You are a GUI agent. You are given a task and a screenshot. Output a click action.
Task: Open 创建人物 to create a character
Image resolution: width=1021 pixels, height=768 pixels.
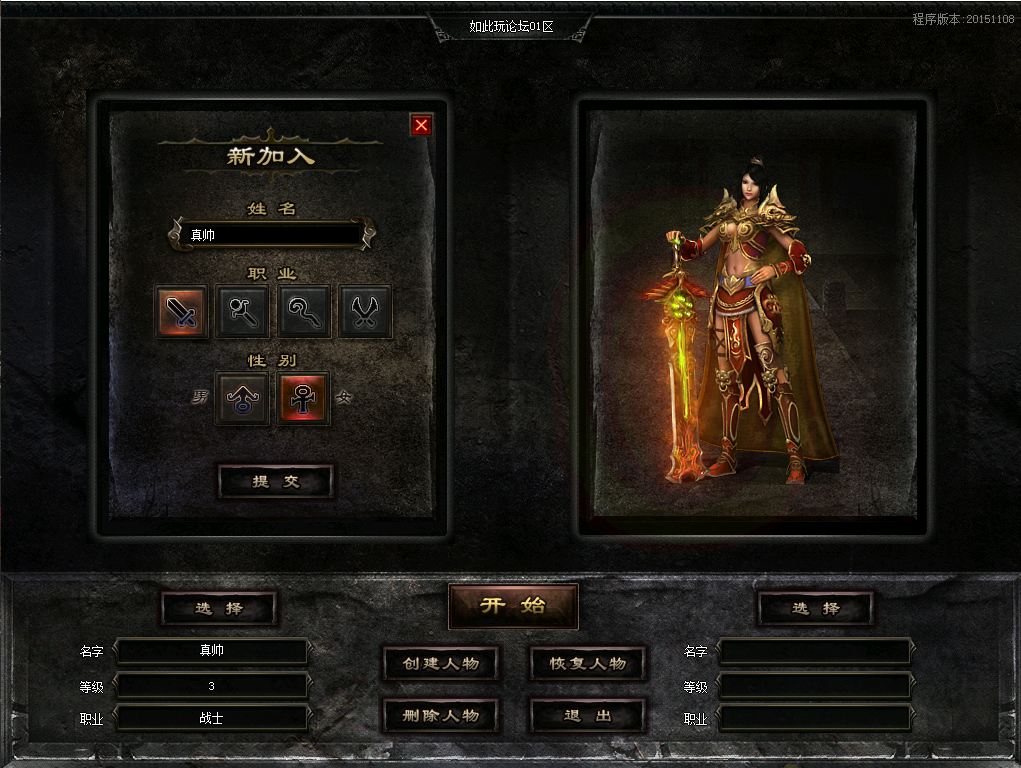tap(440, 663)
